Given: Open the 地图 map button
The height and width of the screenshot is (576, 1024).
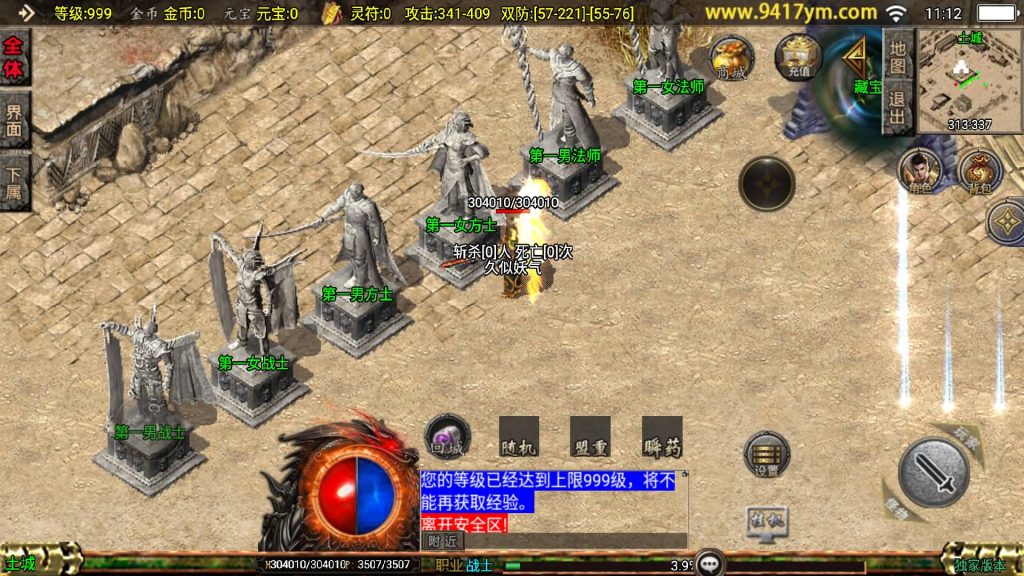Looking at the screenshot, I should [x=897, y=57].
